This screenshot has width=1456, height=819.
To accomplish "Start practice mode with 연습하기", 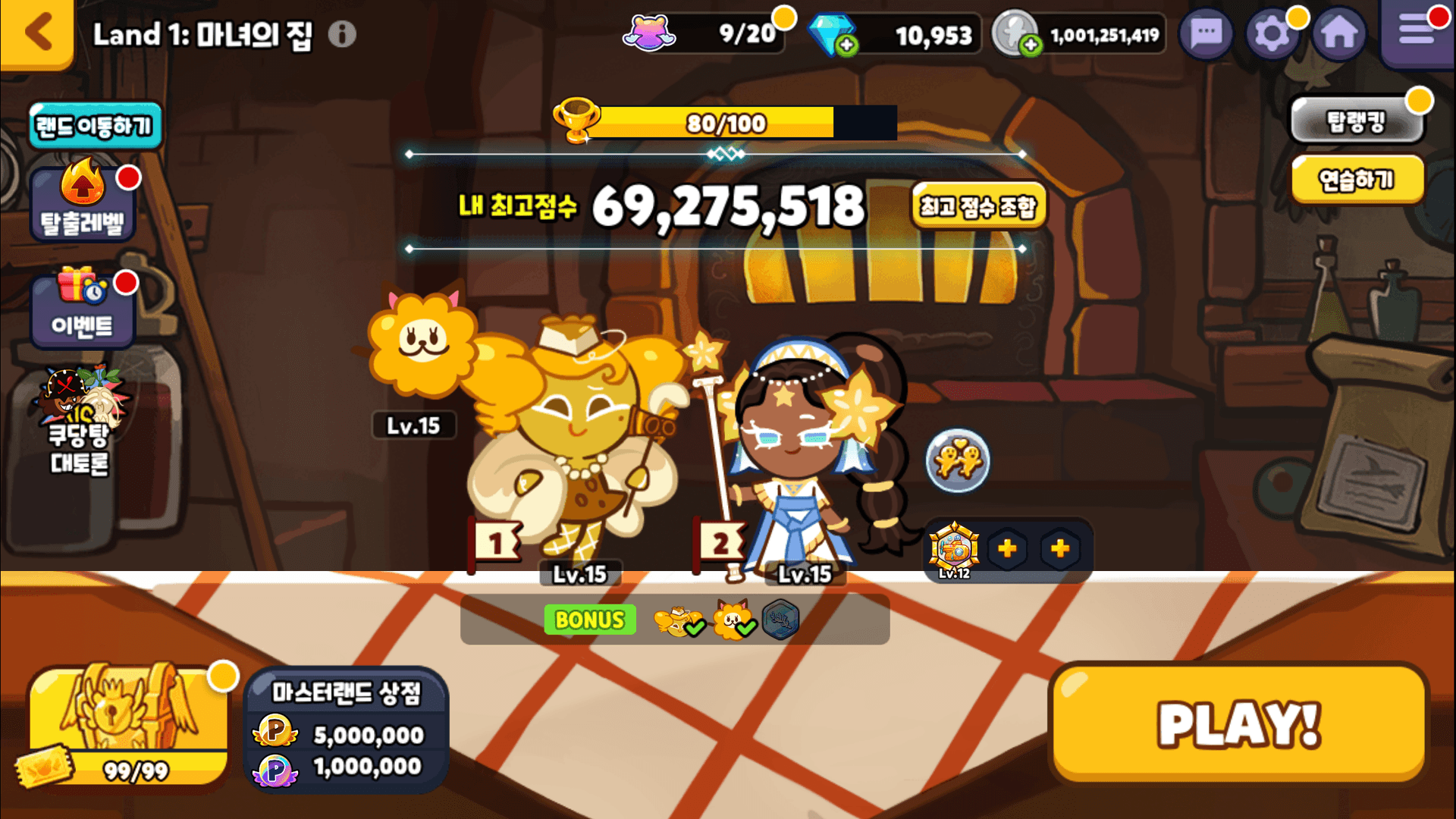I will click(1356, 180).
